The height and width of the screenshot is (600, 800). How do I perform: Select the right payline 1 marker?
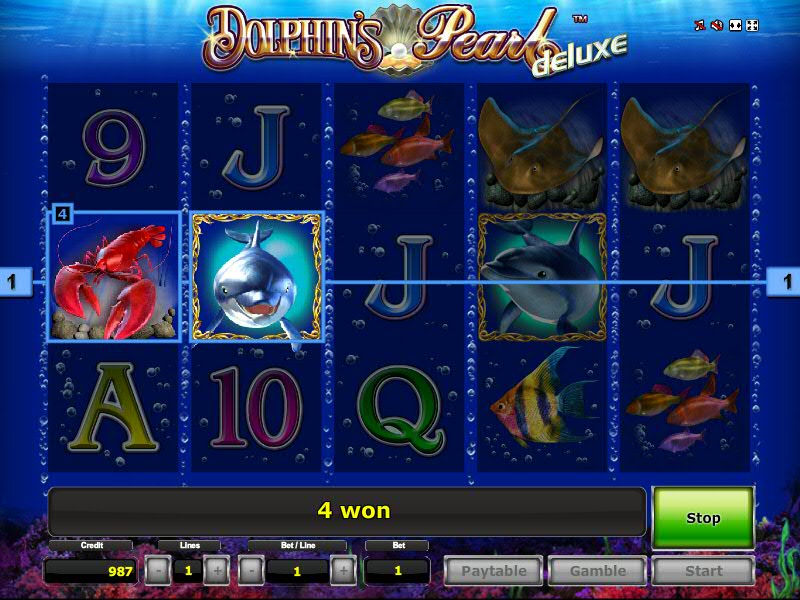coord(784,283)
